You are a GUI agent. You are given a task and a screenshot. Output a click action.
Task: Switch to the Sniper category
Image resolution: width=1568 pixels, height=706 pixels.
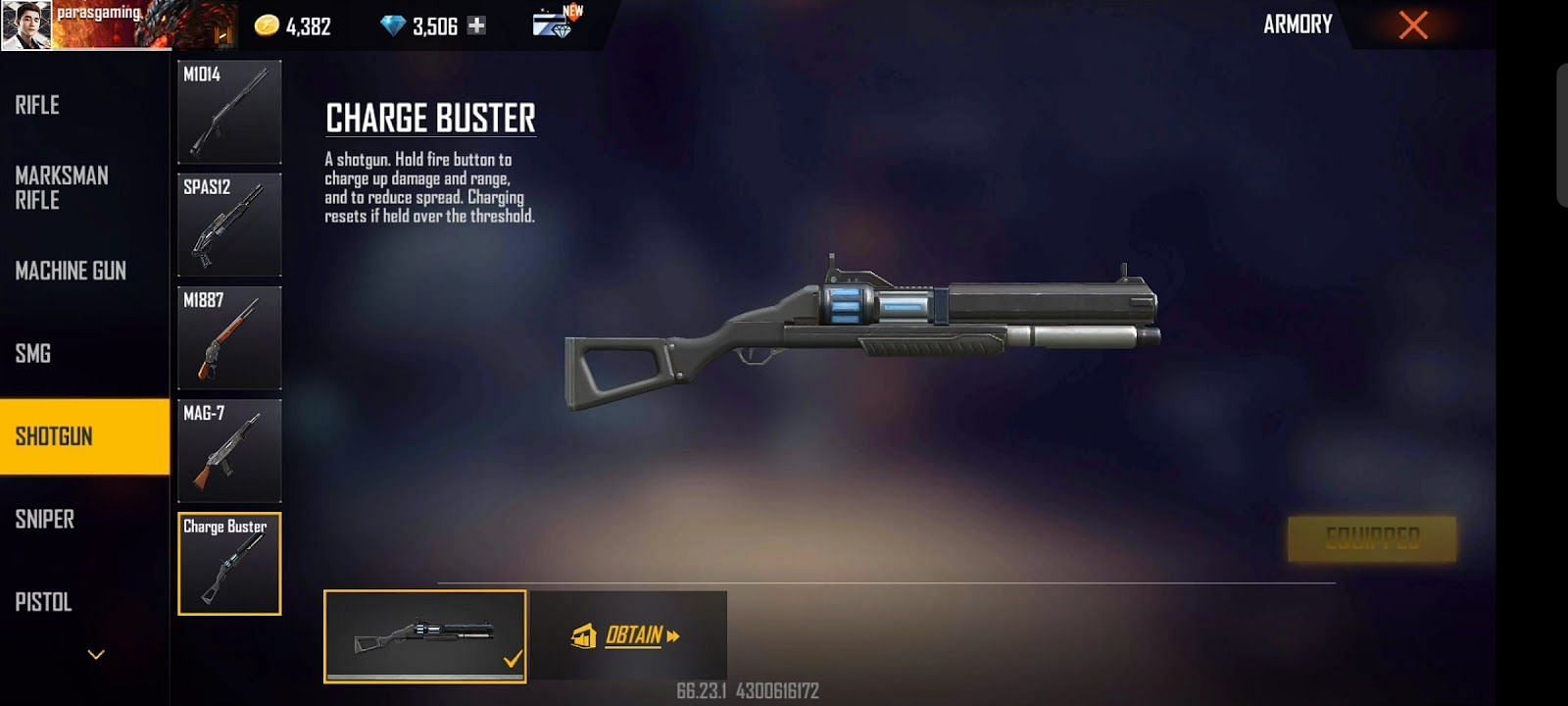tap(45, 520)
